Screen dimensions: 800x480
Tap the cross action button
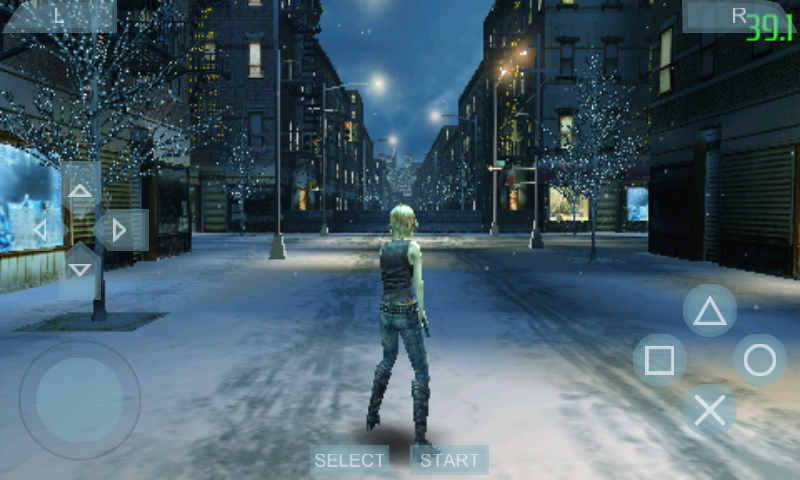tap(710, 410)
